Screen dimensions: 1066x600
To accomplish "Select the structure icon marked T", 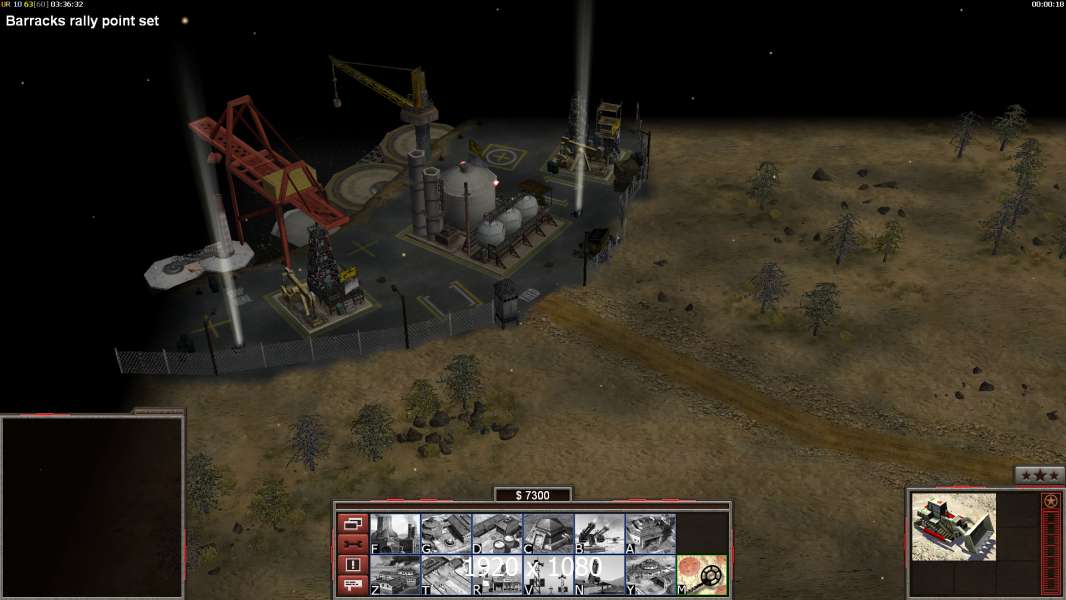I will [x=446, y=575].
